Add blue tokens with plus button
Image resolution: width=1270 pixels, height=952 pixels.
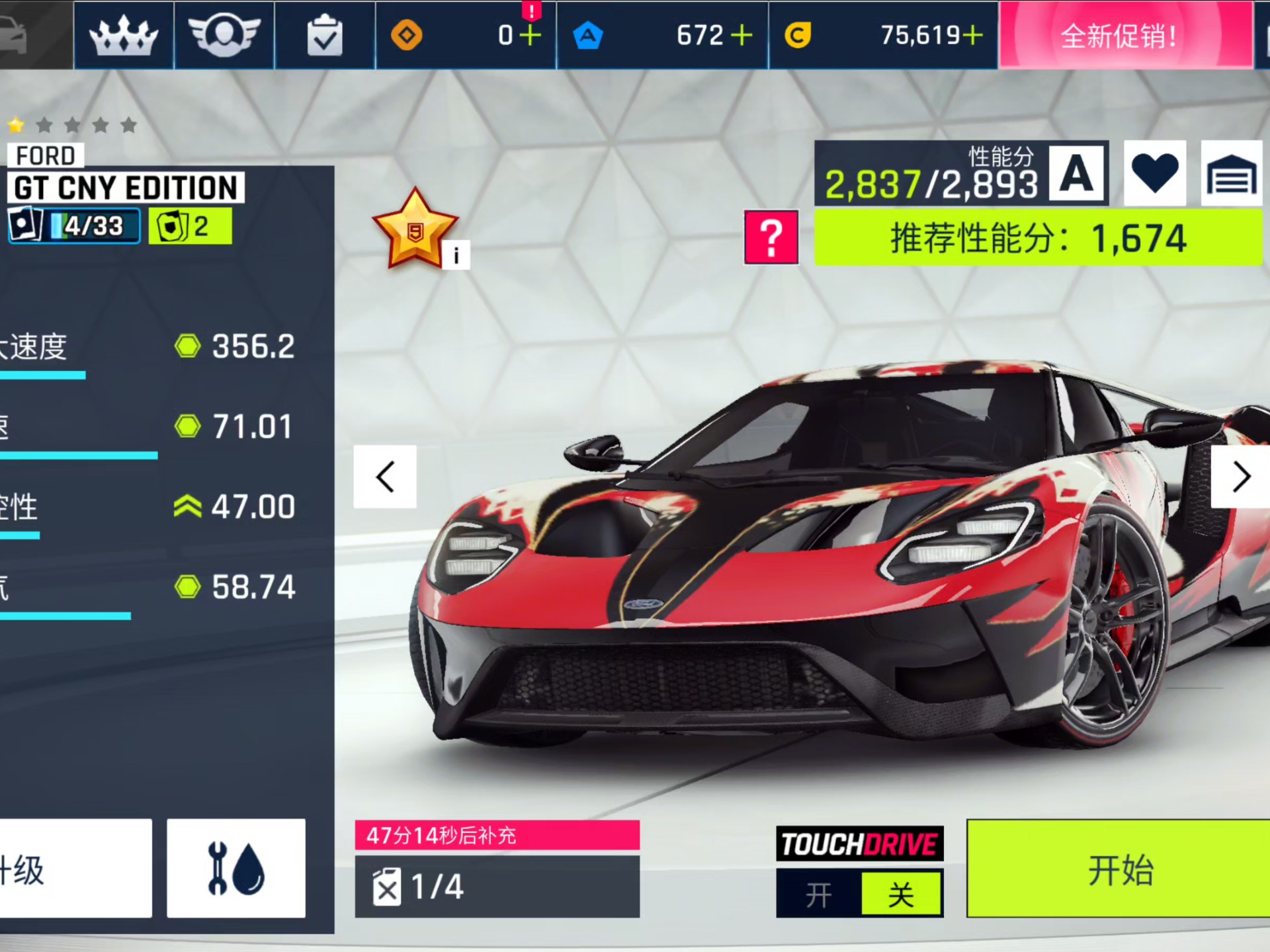742,35
